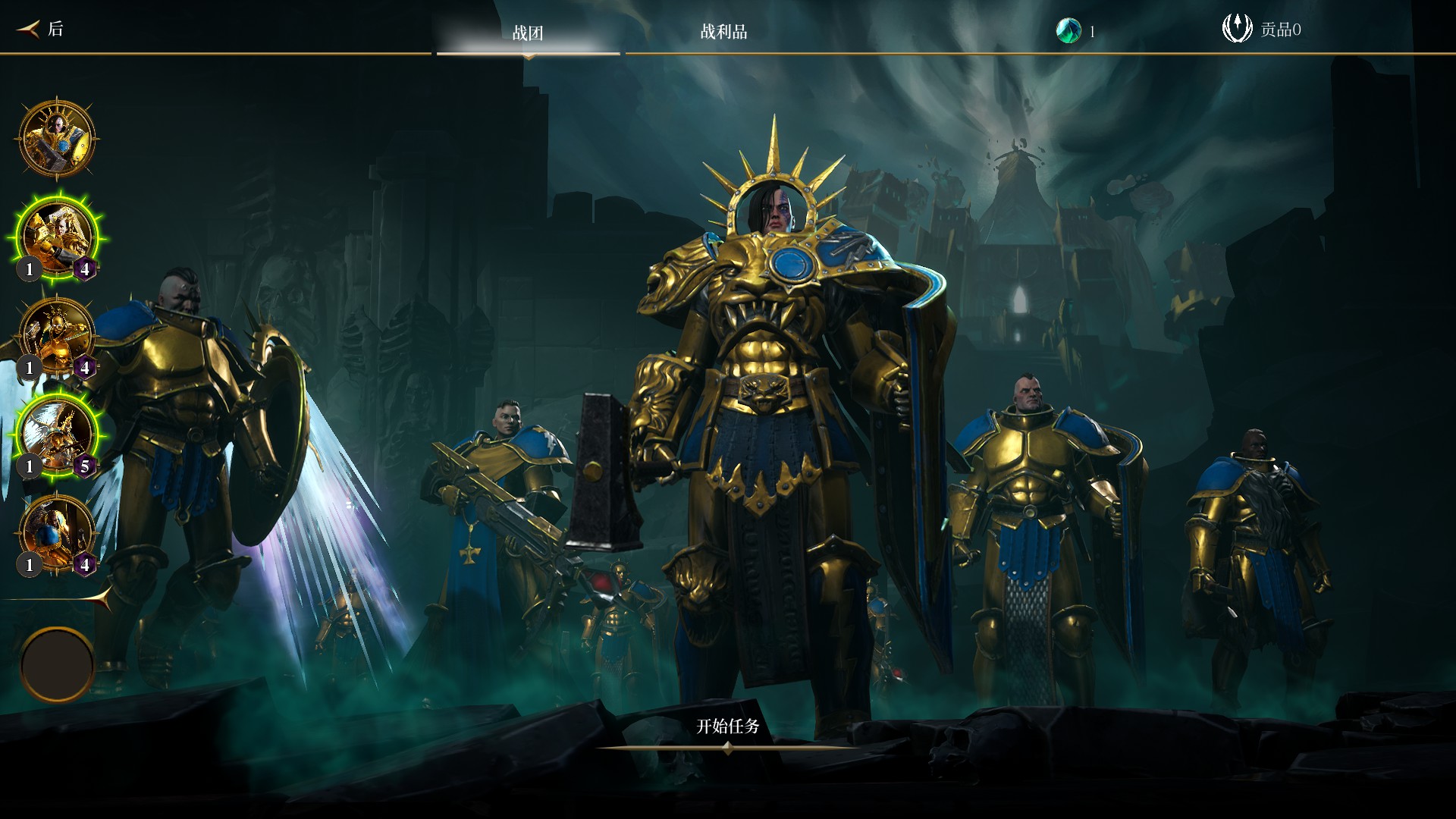
Task: Switch to the 战团 tab
Action: coord(528,33)
